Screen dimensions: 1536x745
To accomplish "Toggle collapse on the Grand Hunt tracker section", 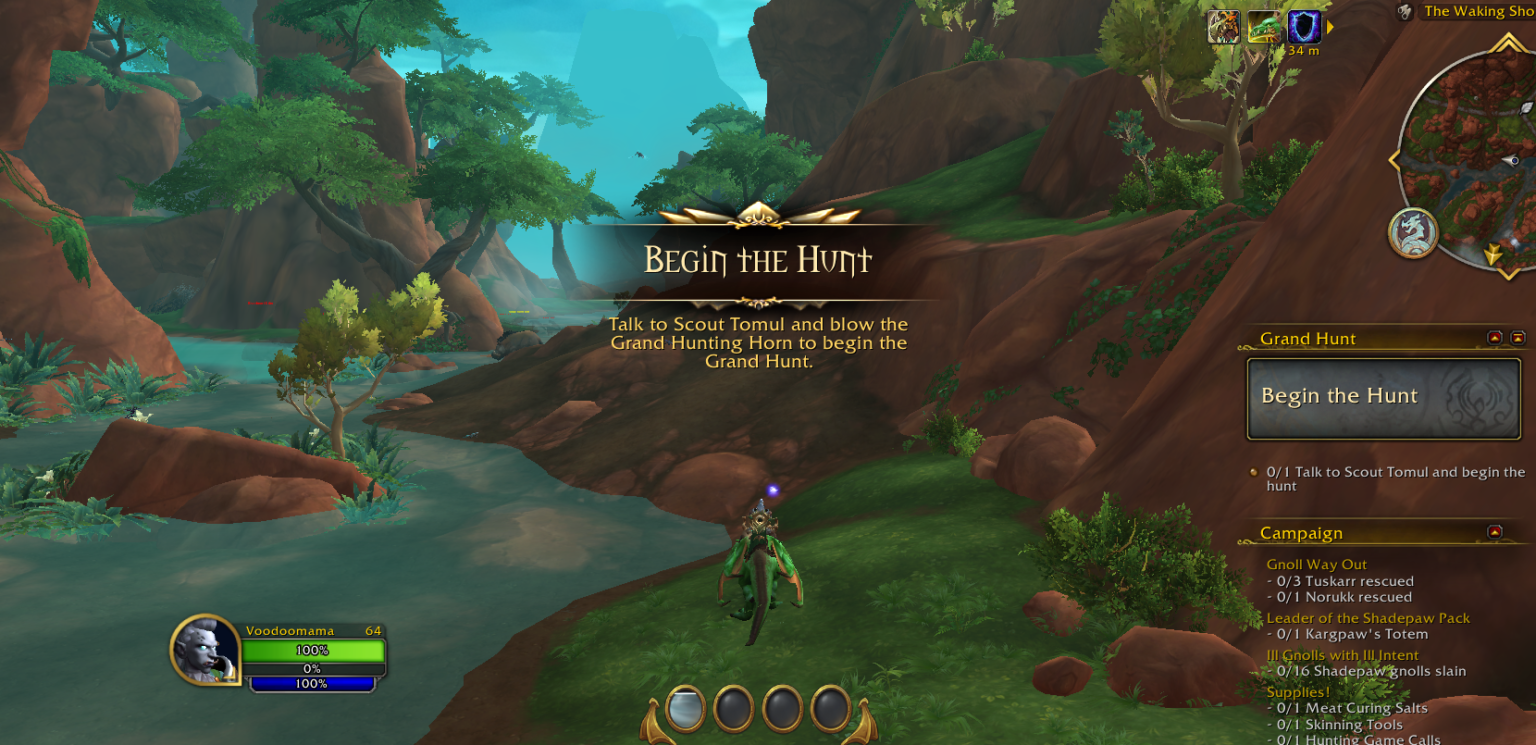I will [x=1494, y=338].
